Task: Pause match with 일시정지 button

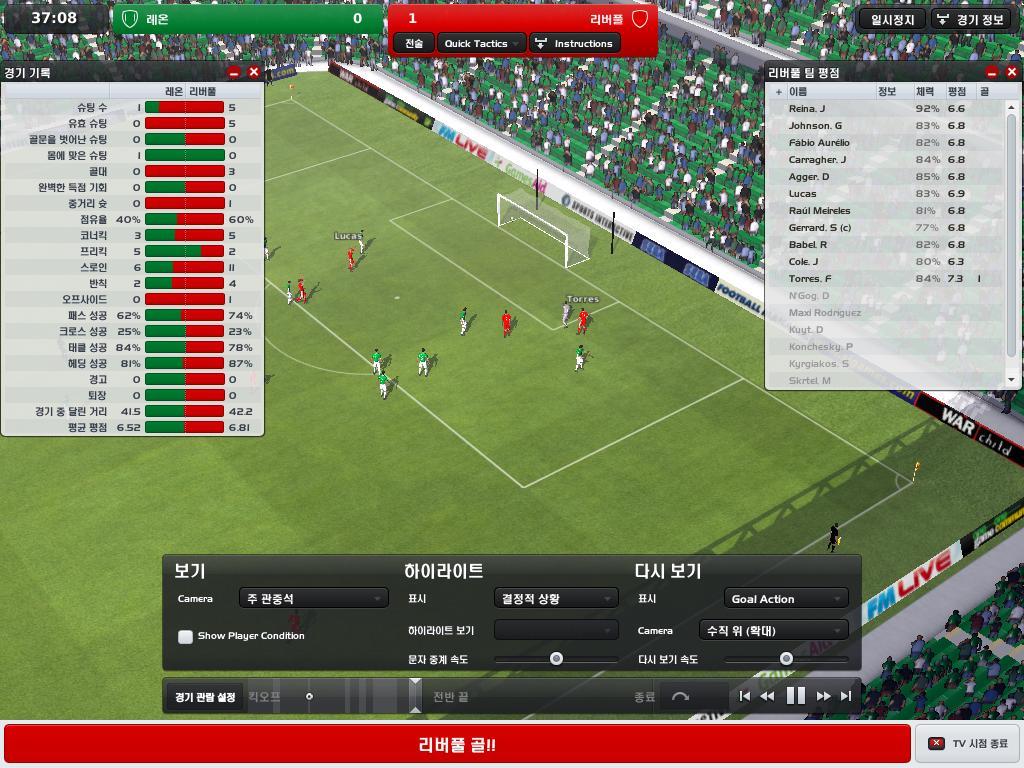Action: (892, 19)
